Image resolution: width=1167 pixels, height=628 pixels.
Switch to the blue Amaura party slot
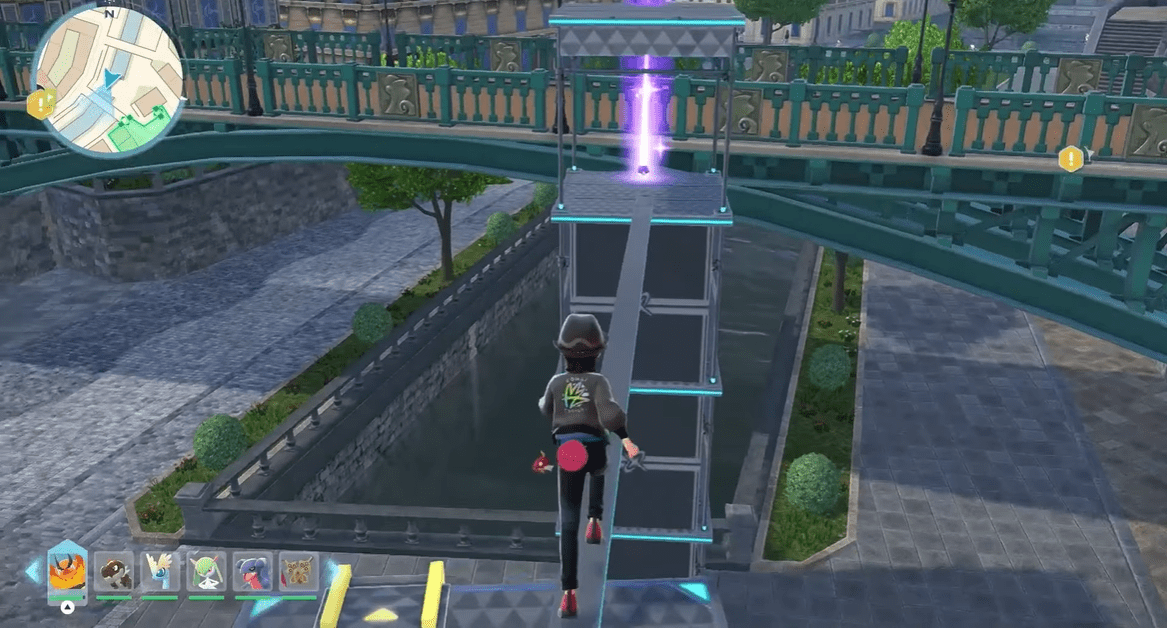click(160, 572)
